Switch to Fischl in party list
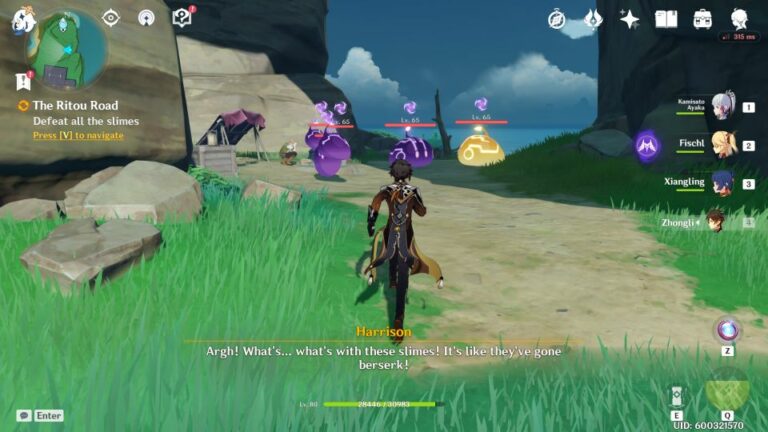The image size is (768, 432). coord(722,145)
